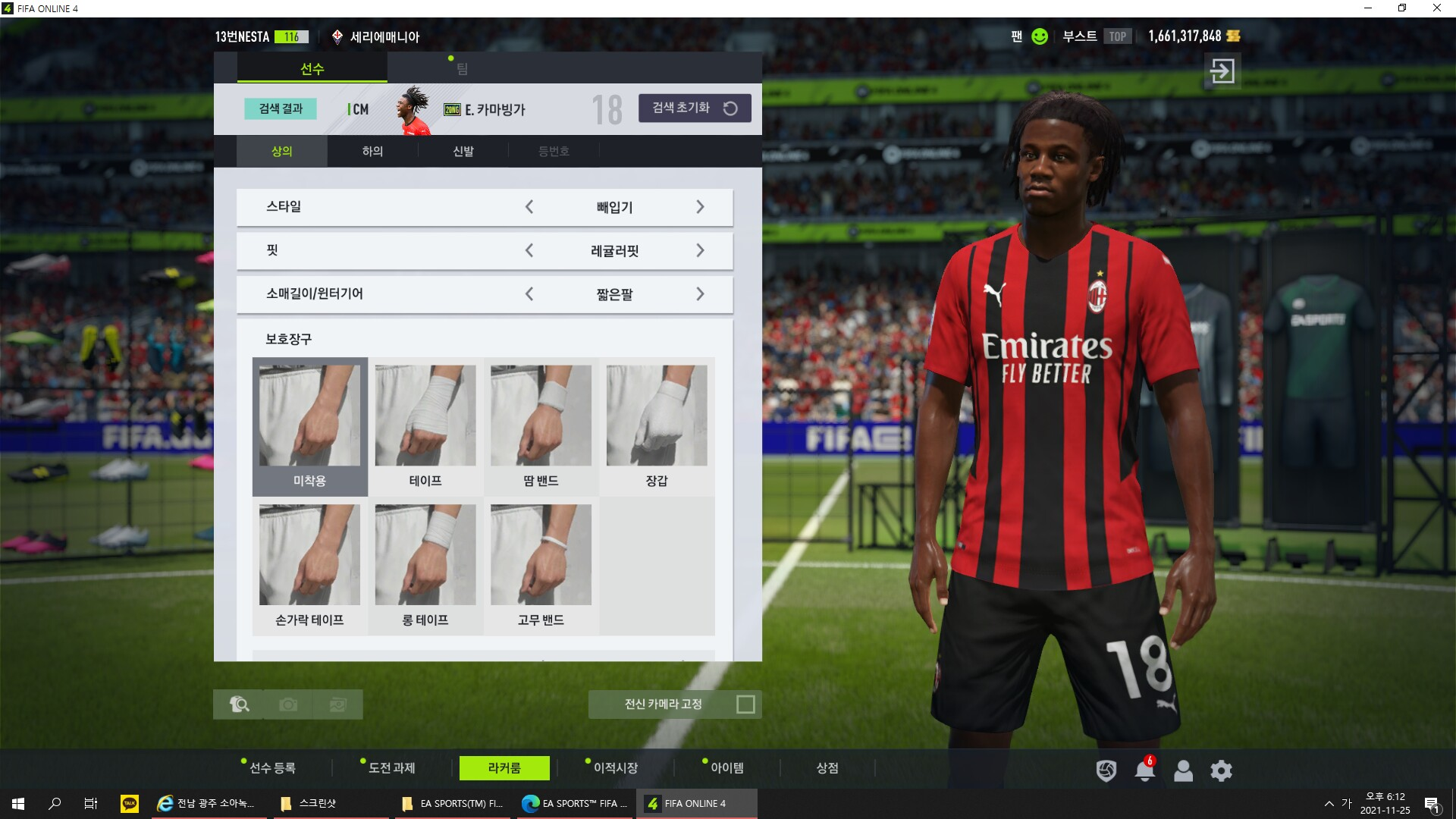Screen dimensions: 1456x819
Task: Choose the 손가락 테이프 option
Action: point(309,566)
